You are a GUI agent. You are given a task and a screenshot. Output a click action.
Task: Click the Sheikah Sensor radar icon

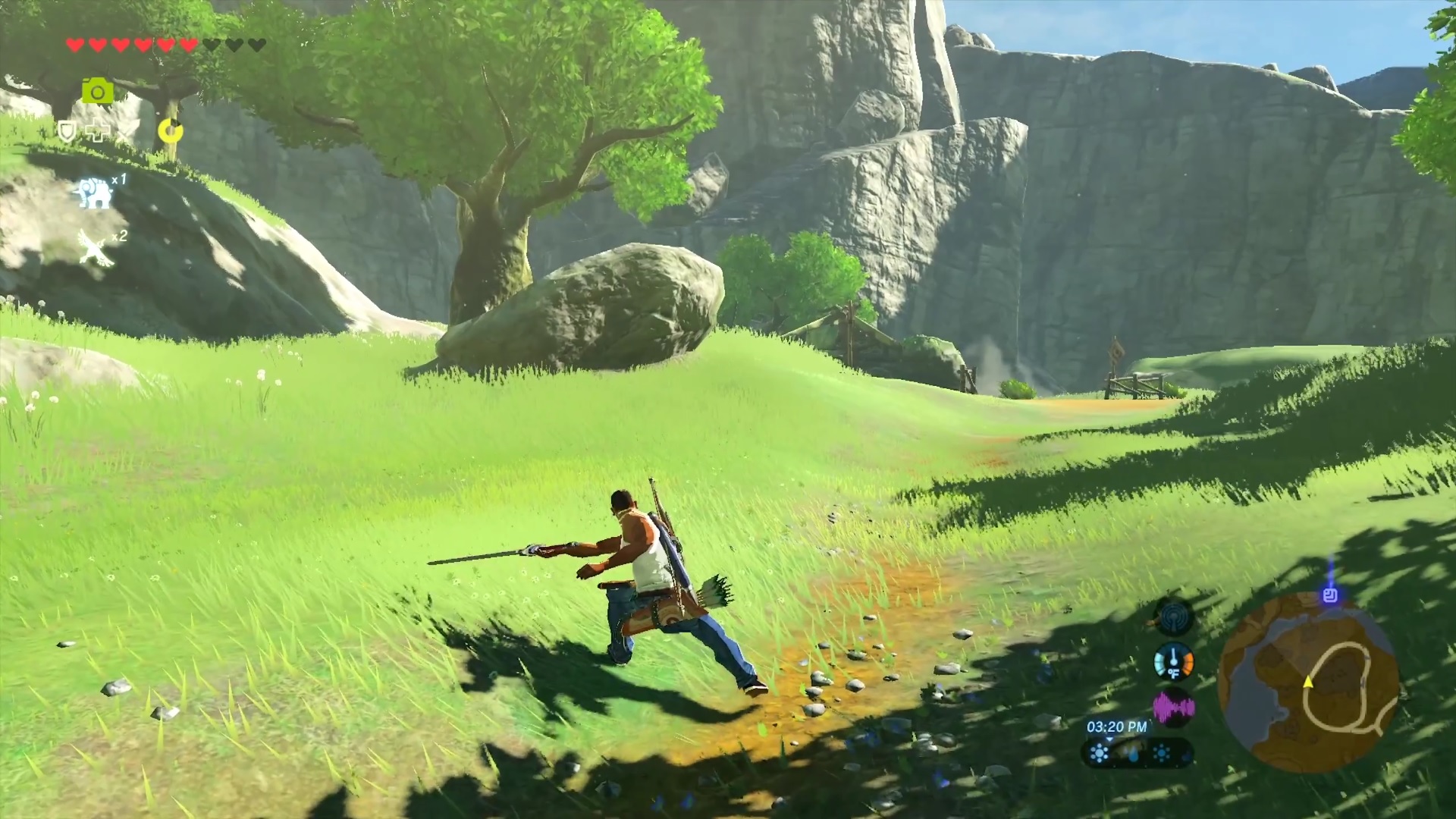(1173, 617)
